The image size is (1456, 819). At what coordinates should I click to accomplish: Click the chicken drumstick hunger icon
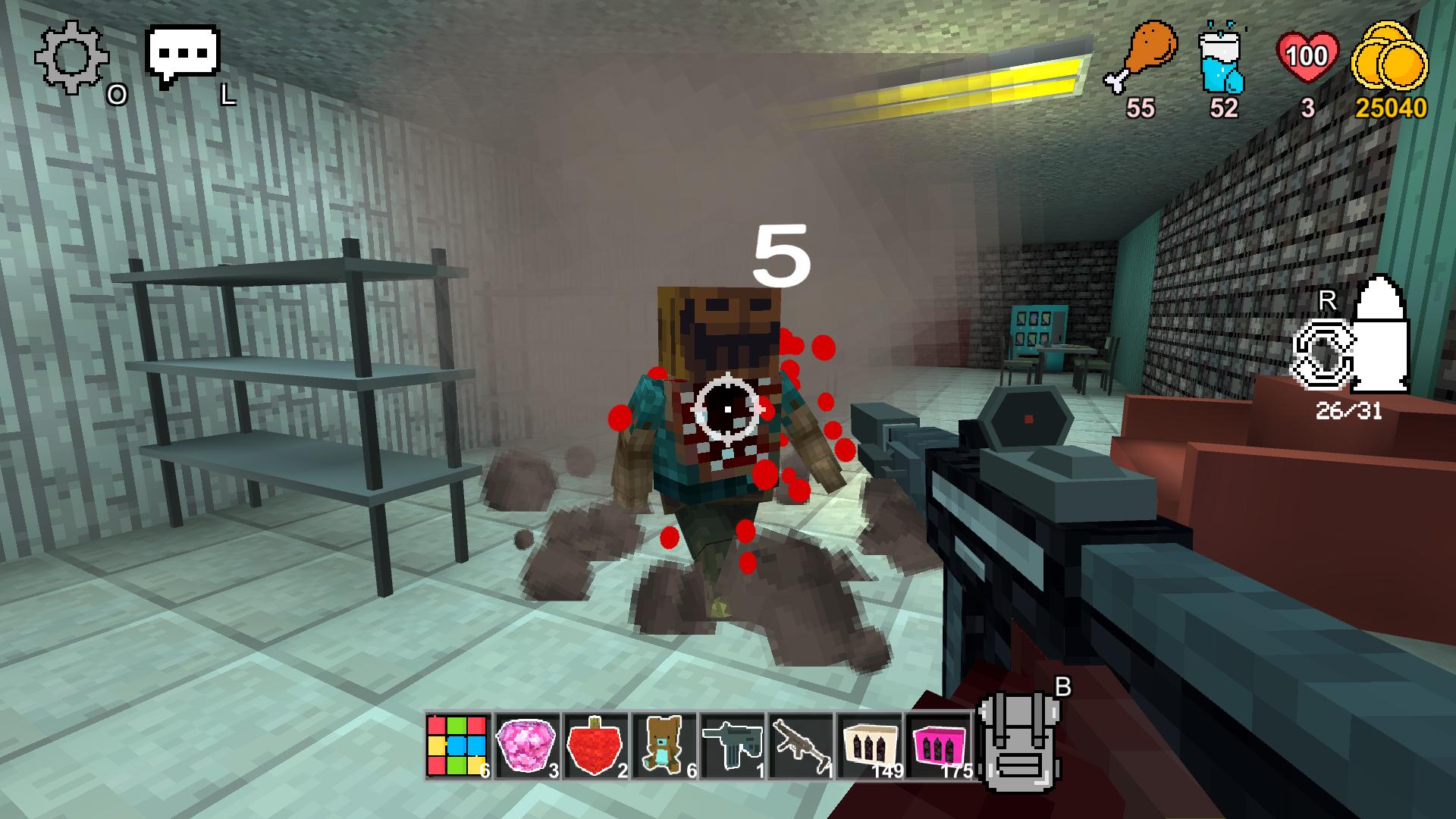(1147, 57)
